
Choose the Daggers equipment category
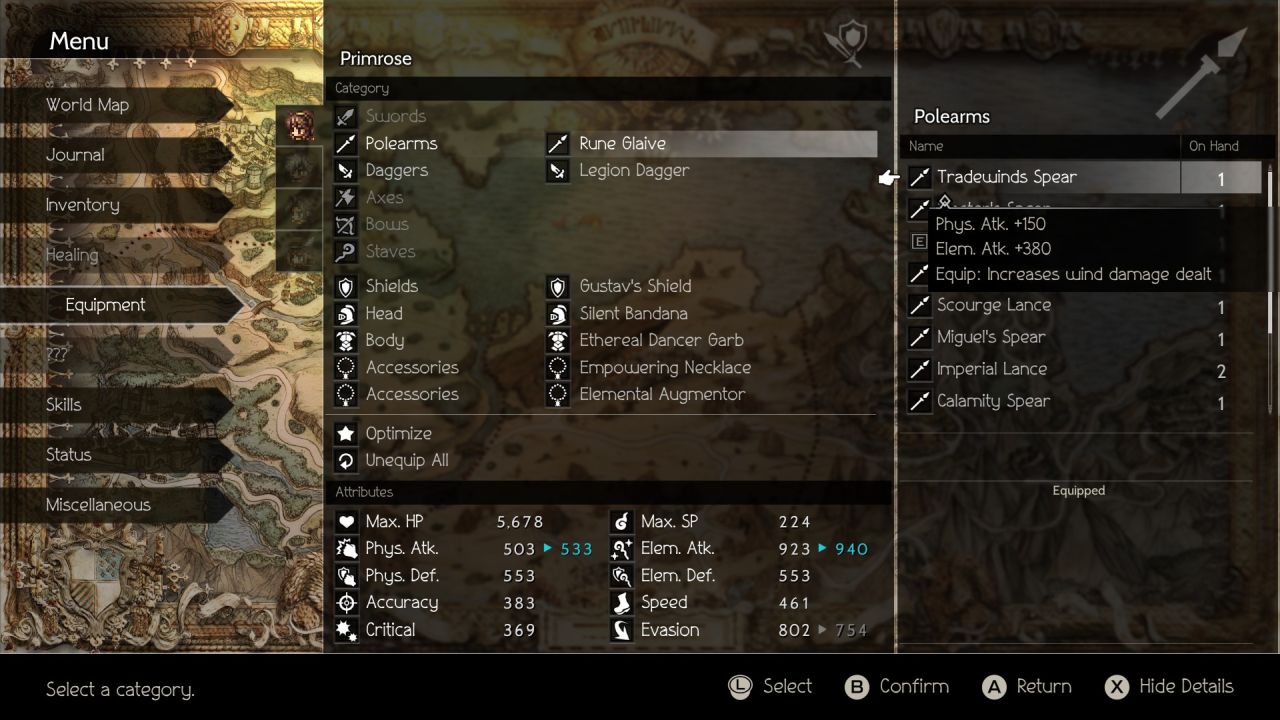coord(396,171)
